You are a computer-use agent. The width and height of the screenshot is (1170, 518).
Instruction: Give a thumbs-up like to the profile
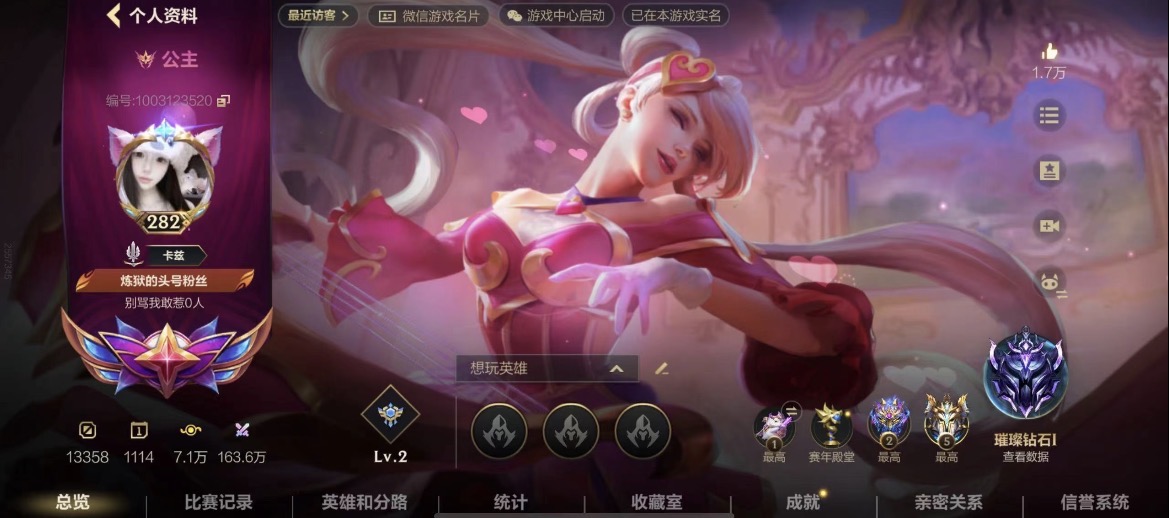point(1049,52)
